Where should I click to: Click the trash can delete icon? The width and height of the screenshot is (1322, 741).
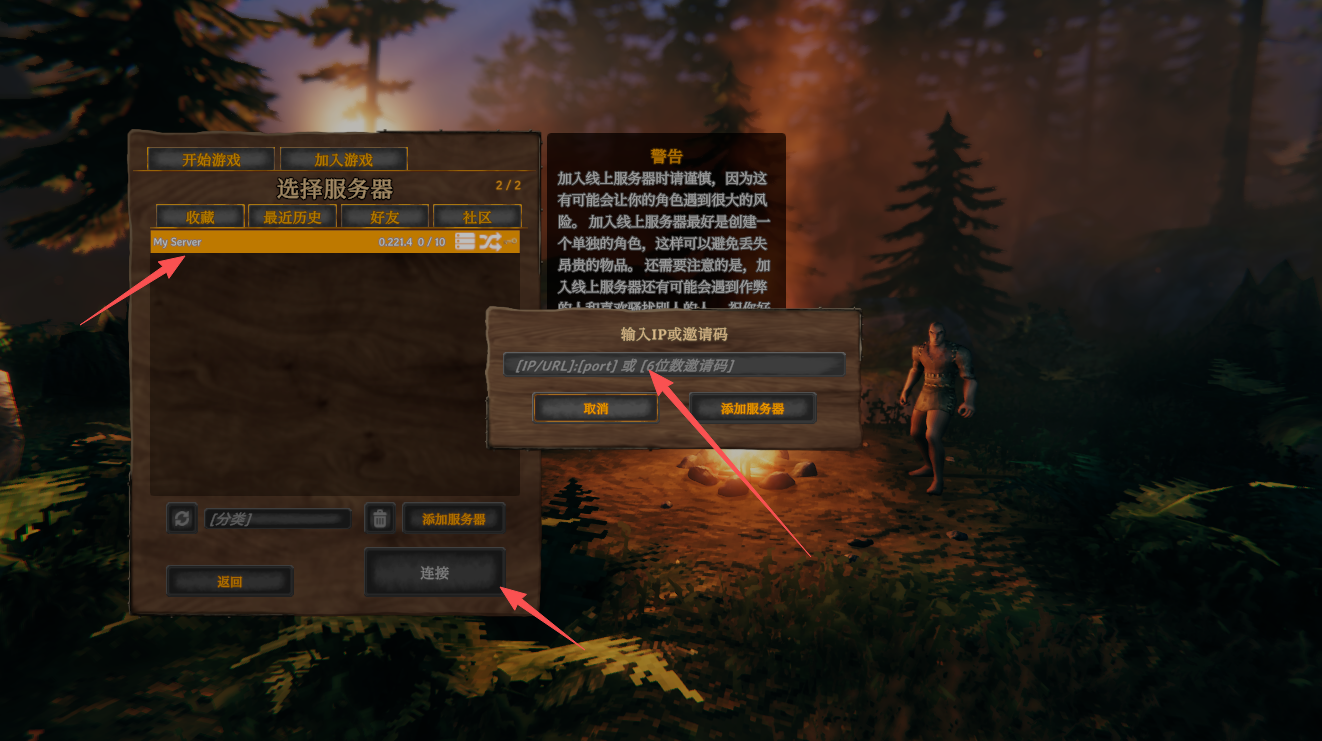[x=379, y=518]
